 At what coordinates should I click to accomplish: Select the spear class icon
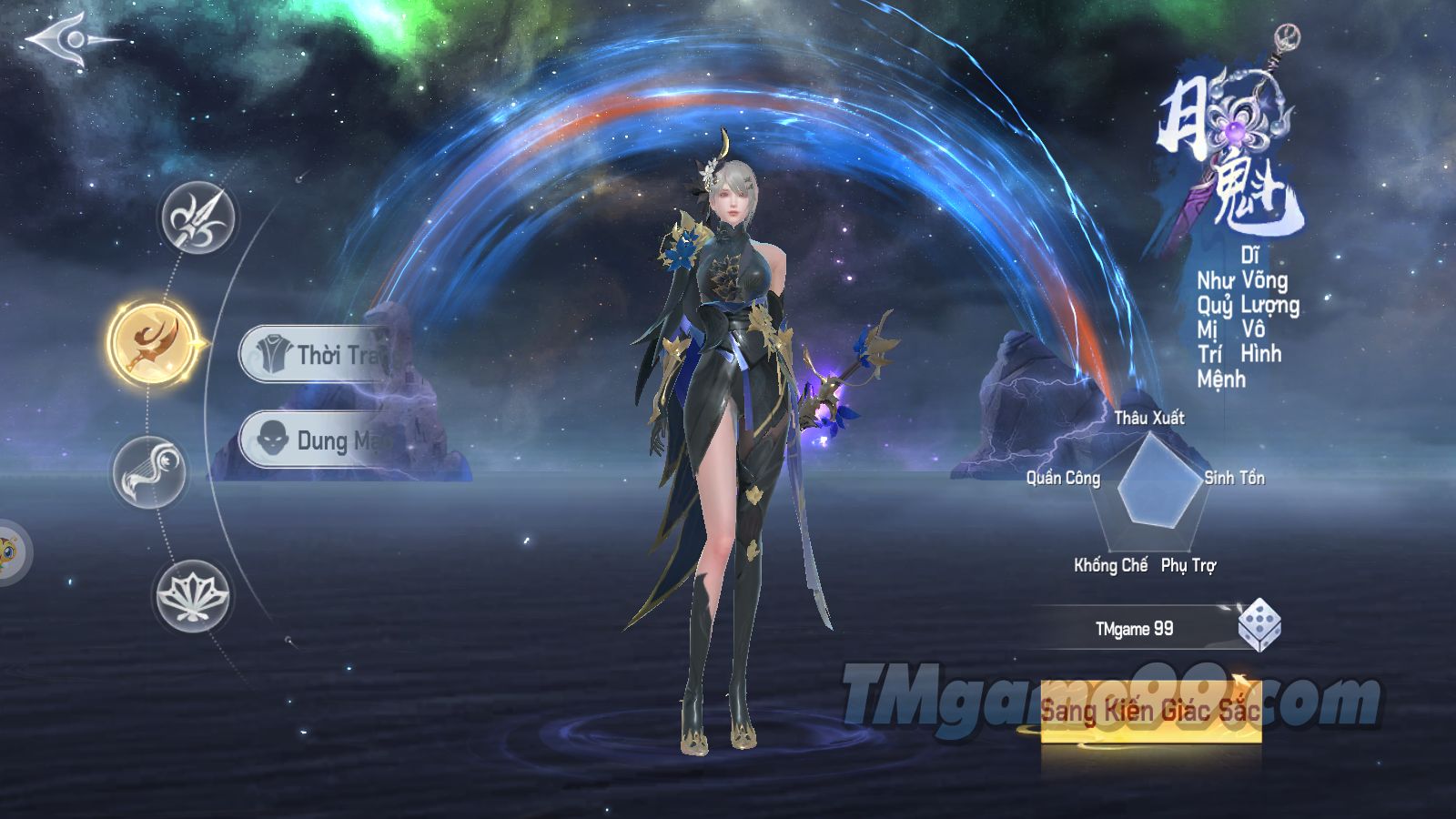click(x=197, y=217)
